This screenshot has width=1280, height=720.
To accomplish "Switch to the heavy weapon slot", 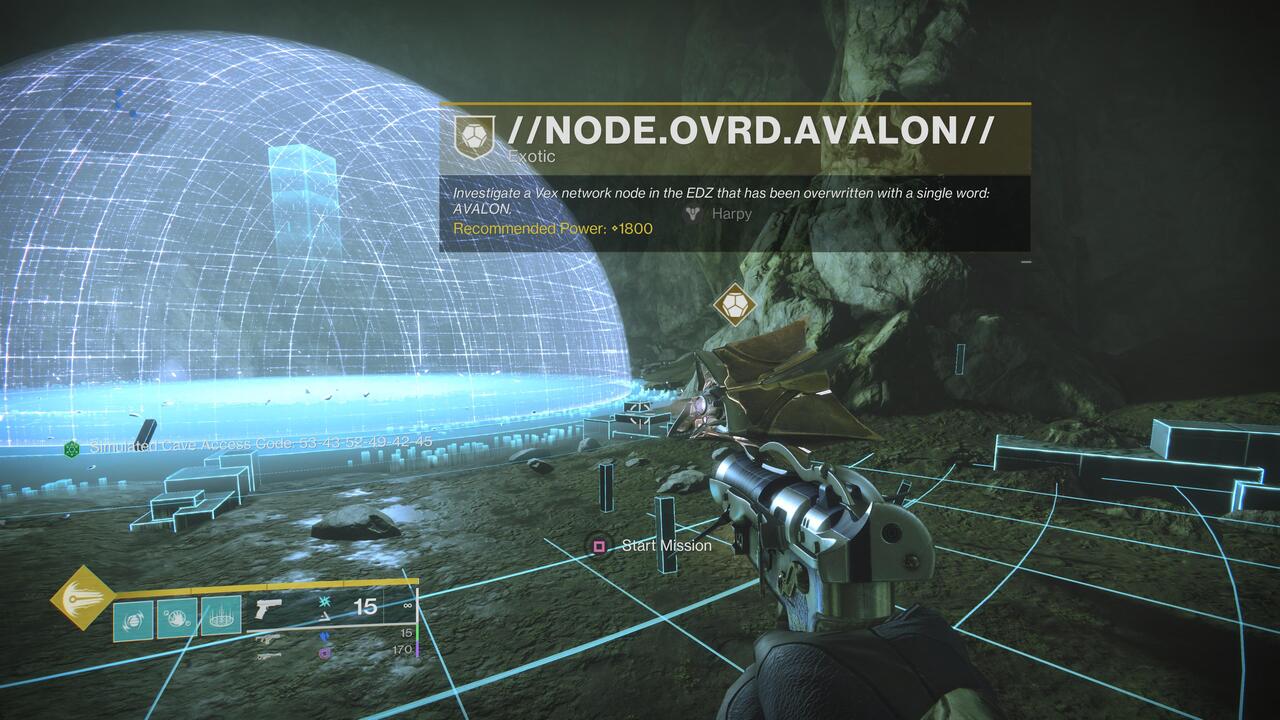I will pyautogui.click(x=269, y=656).
